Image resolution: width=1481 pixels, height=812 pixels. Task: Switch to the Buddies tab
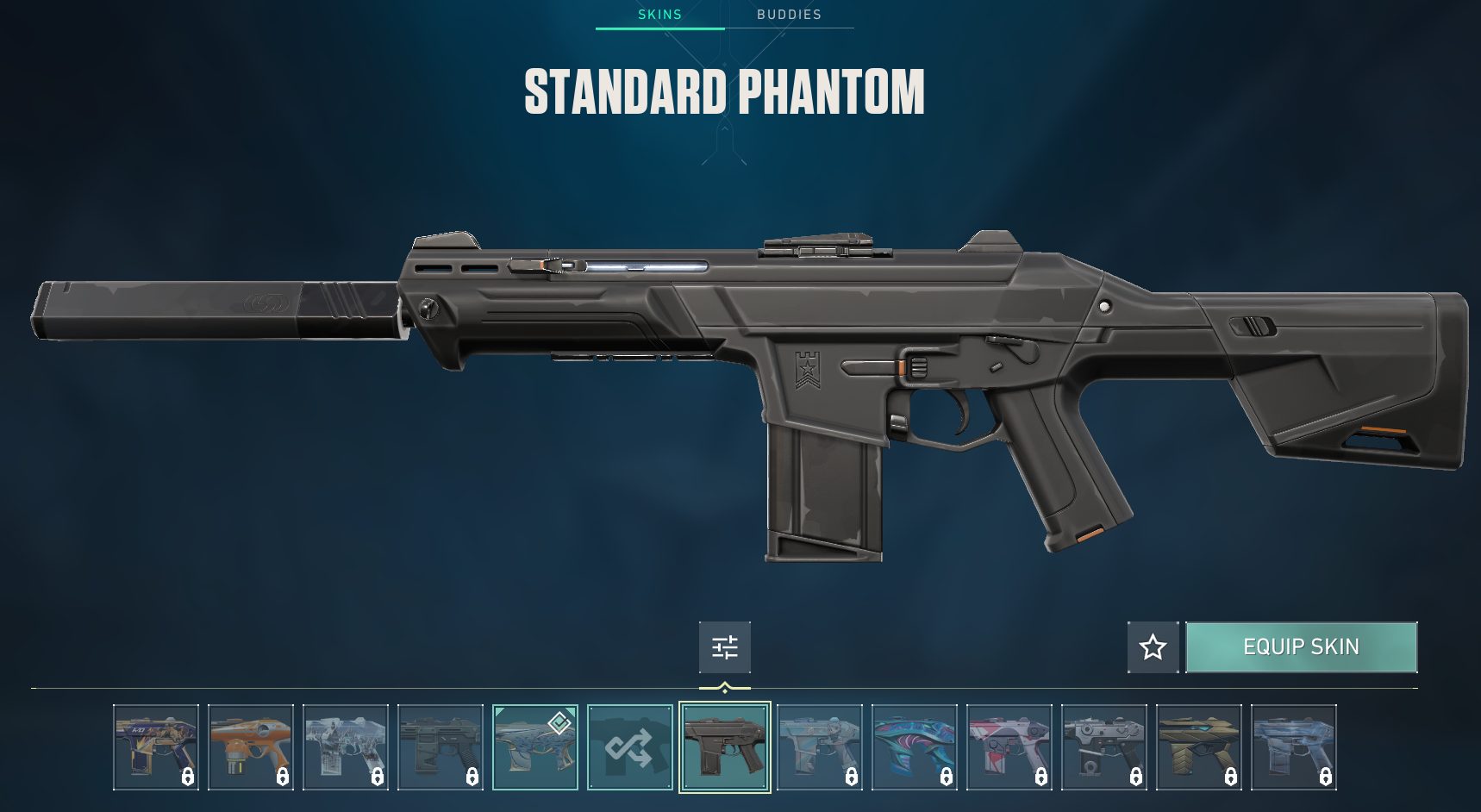click(x=788, y=15)
